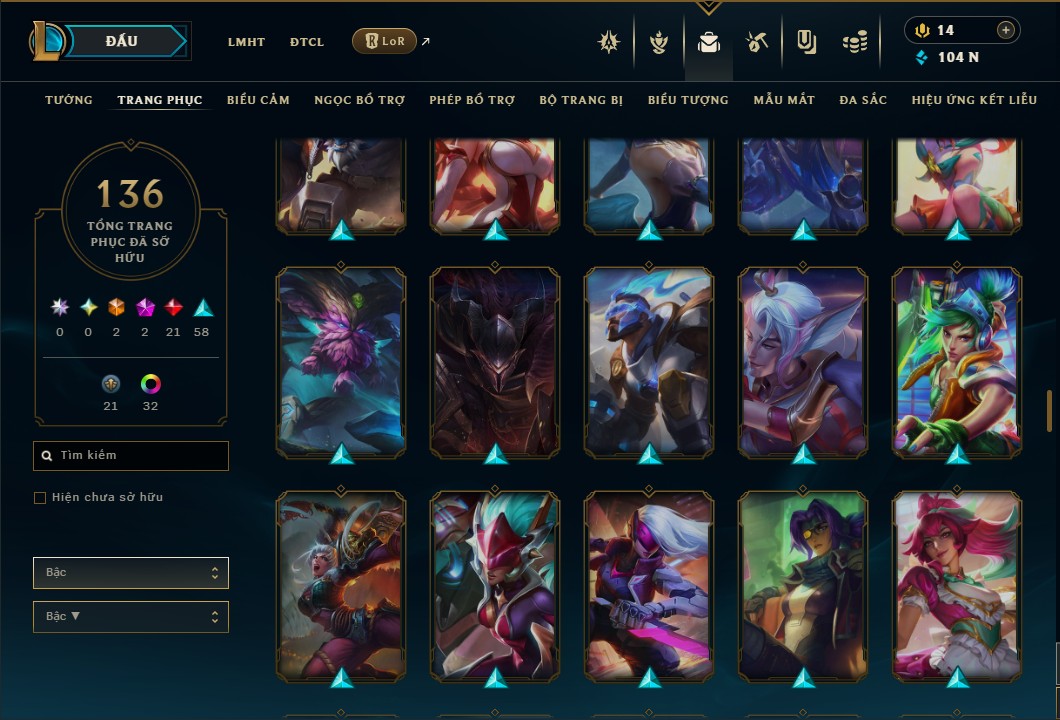Viewport: 1060px width, 720px height.
Task: Launch the LoR external link
Action: coord(385,41)
